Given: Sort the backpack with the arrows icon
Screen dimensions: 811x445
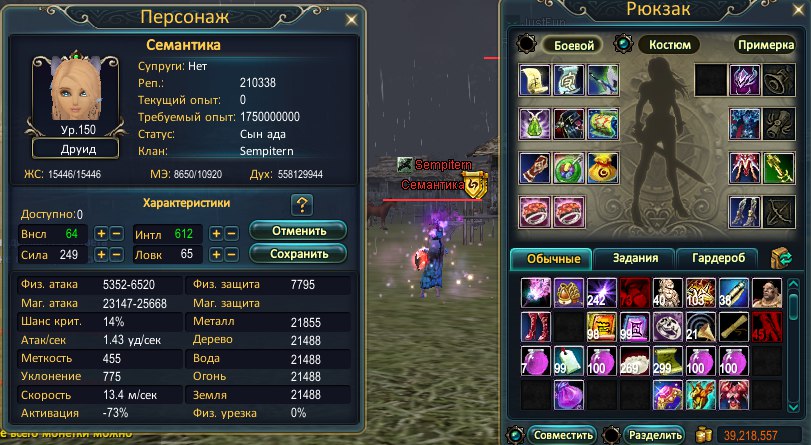Looking at the screenshot, I should pos(780,258).
